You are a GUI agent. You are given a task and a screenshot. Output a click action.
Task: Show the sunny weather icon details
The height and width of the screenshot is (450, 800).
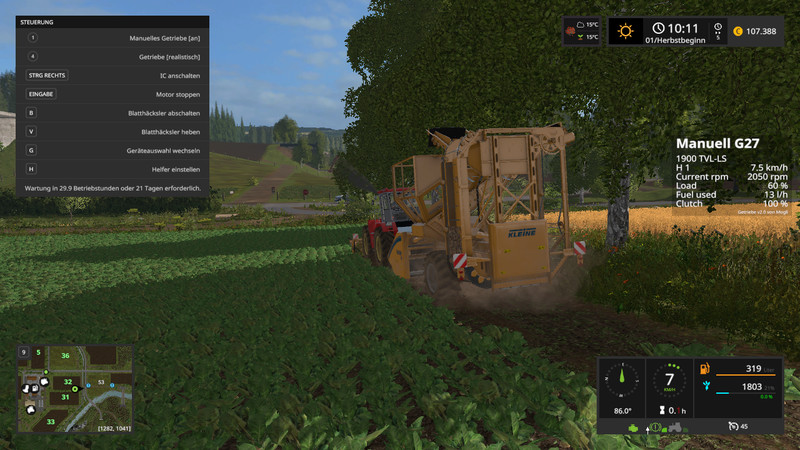point(626,30)
